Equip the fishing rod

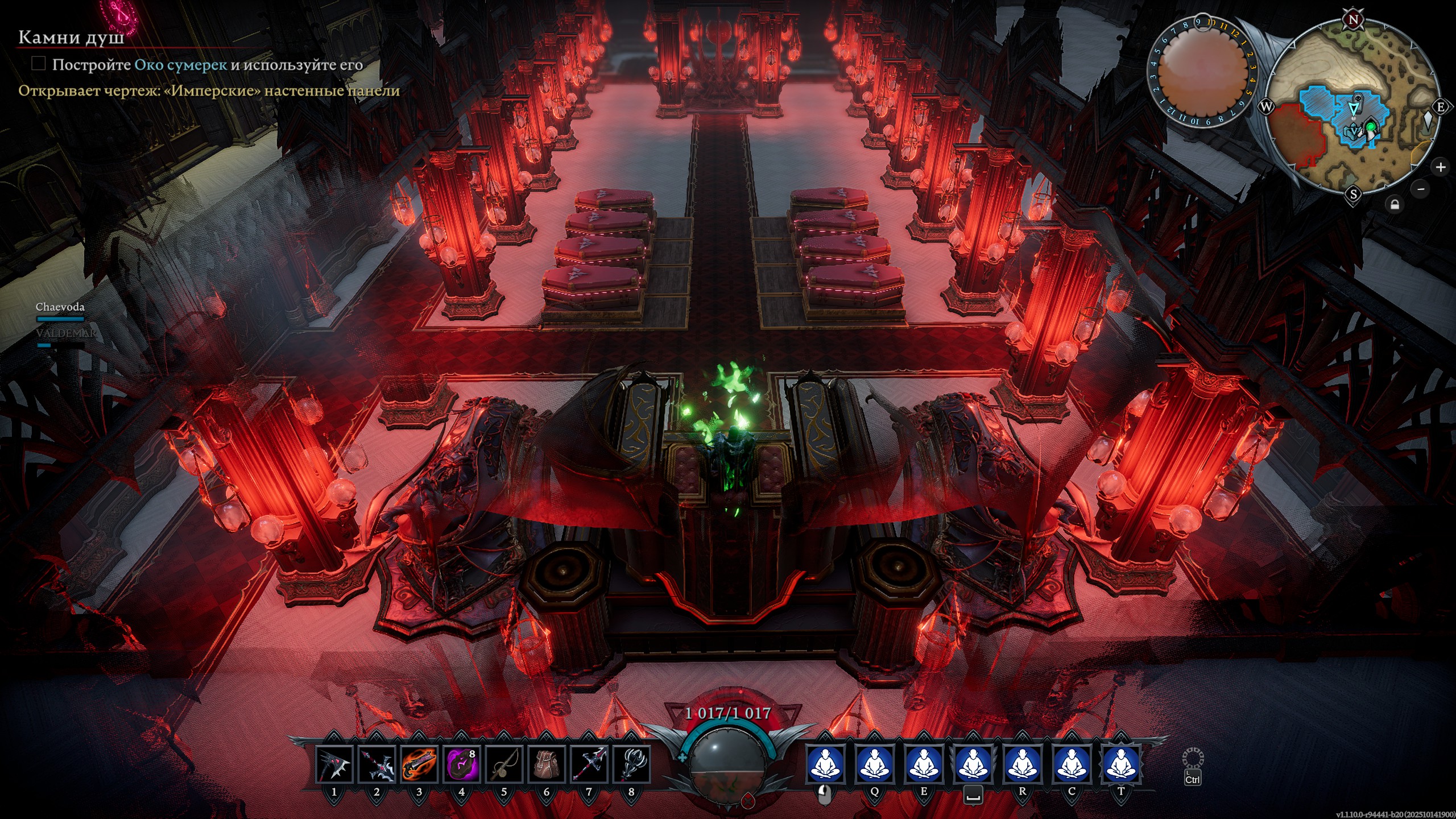504,764
